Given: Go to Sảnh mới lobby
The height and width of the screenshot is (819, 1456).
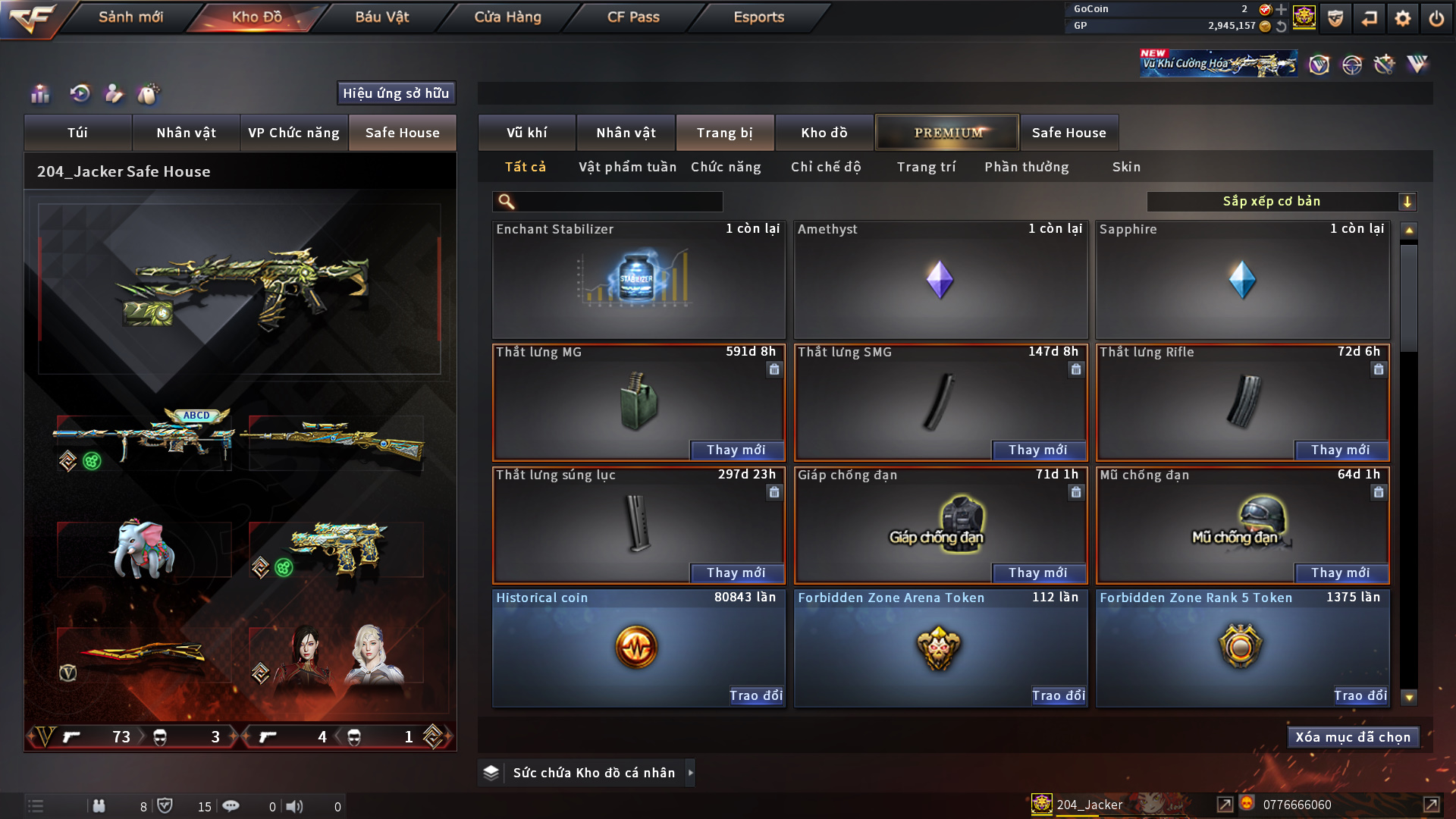Looking at the screenshot, I should coord(130,17).
